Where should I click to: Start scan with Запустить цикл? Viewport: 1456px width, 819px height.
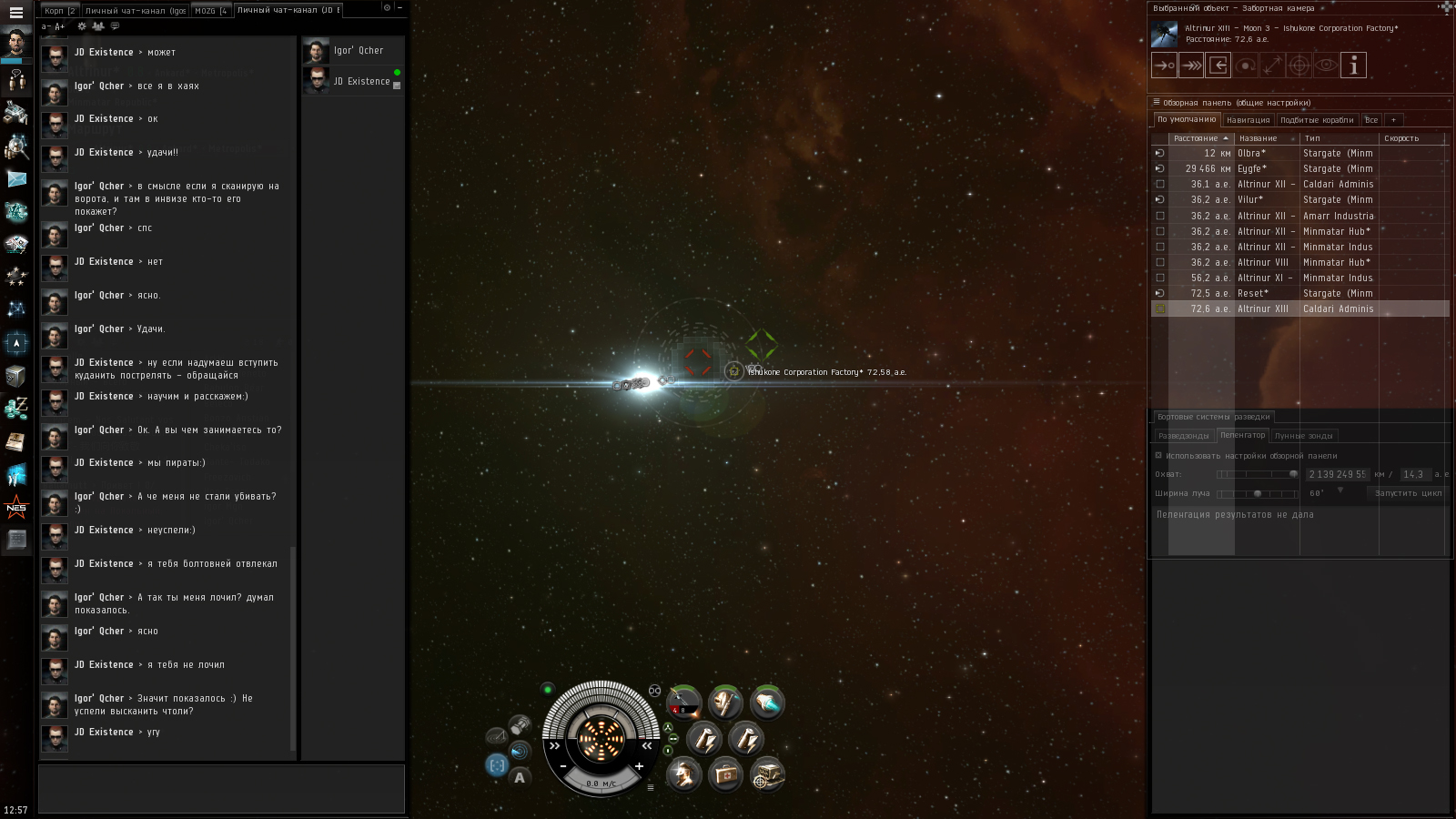pos(1408,493)
